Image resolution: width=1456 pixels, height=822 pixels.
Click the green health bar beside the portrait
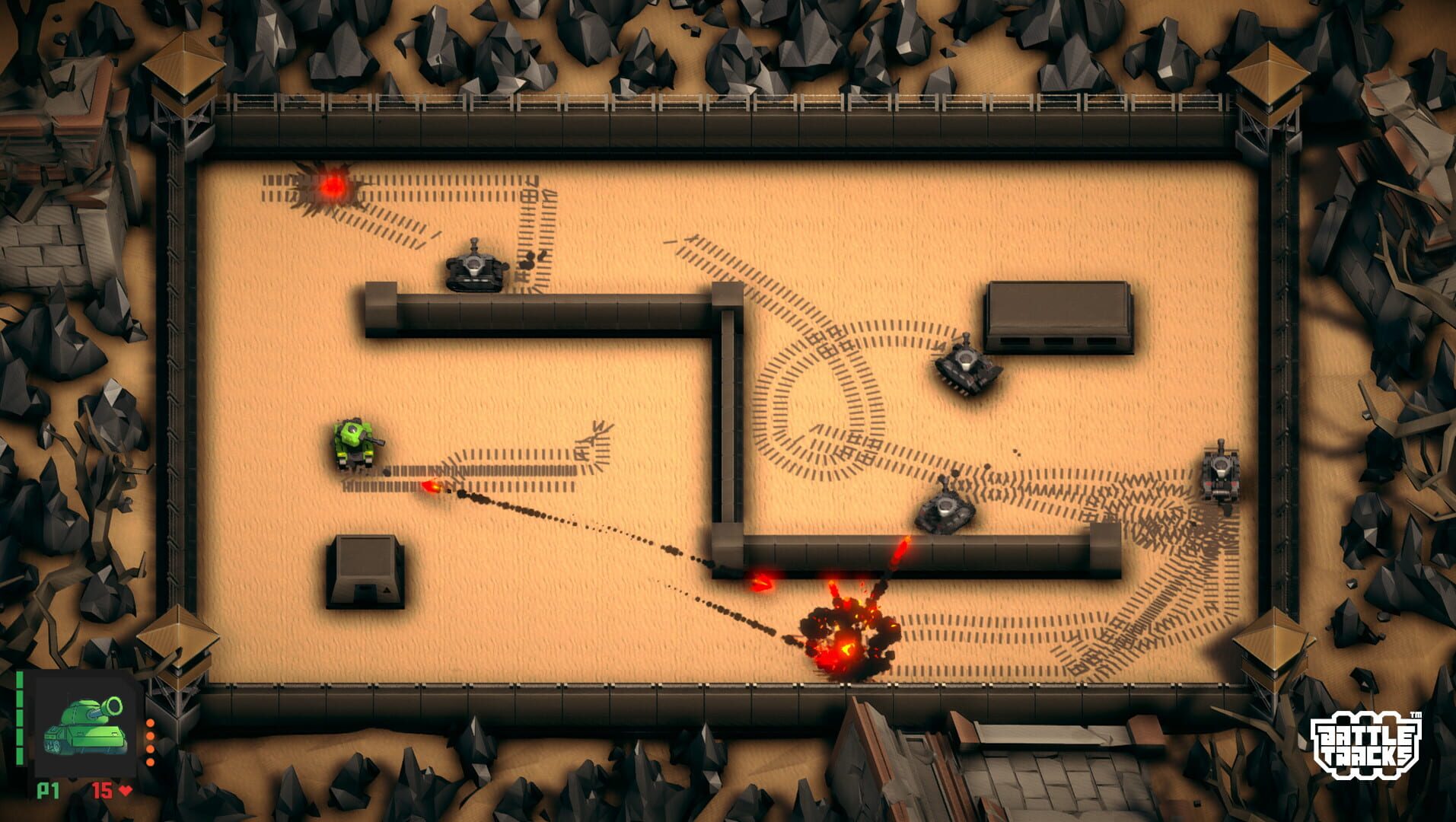(x=19, y=715)
